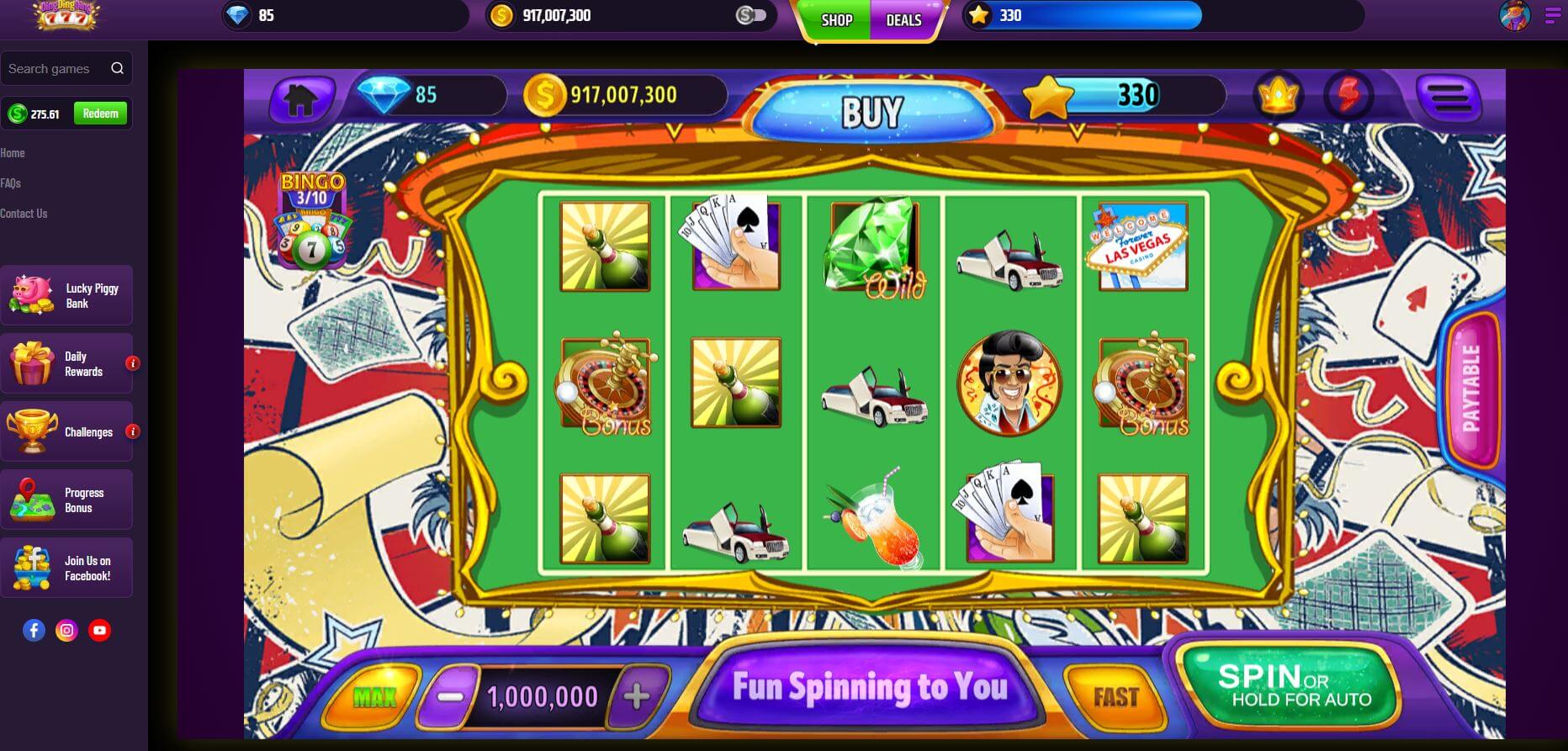Open Progress Bonus map
This screenshot has height=751, width=1568.
pos(67,500)
